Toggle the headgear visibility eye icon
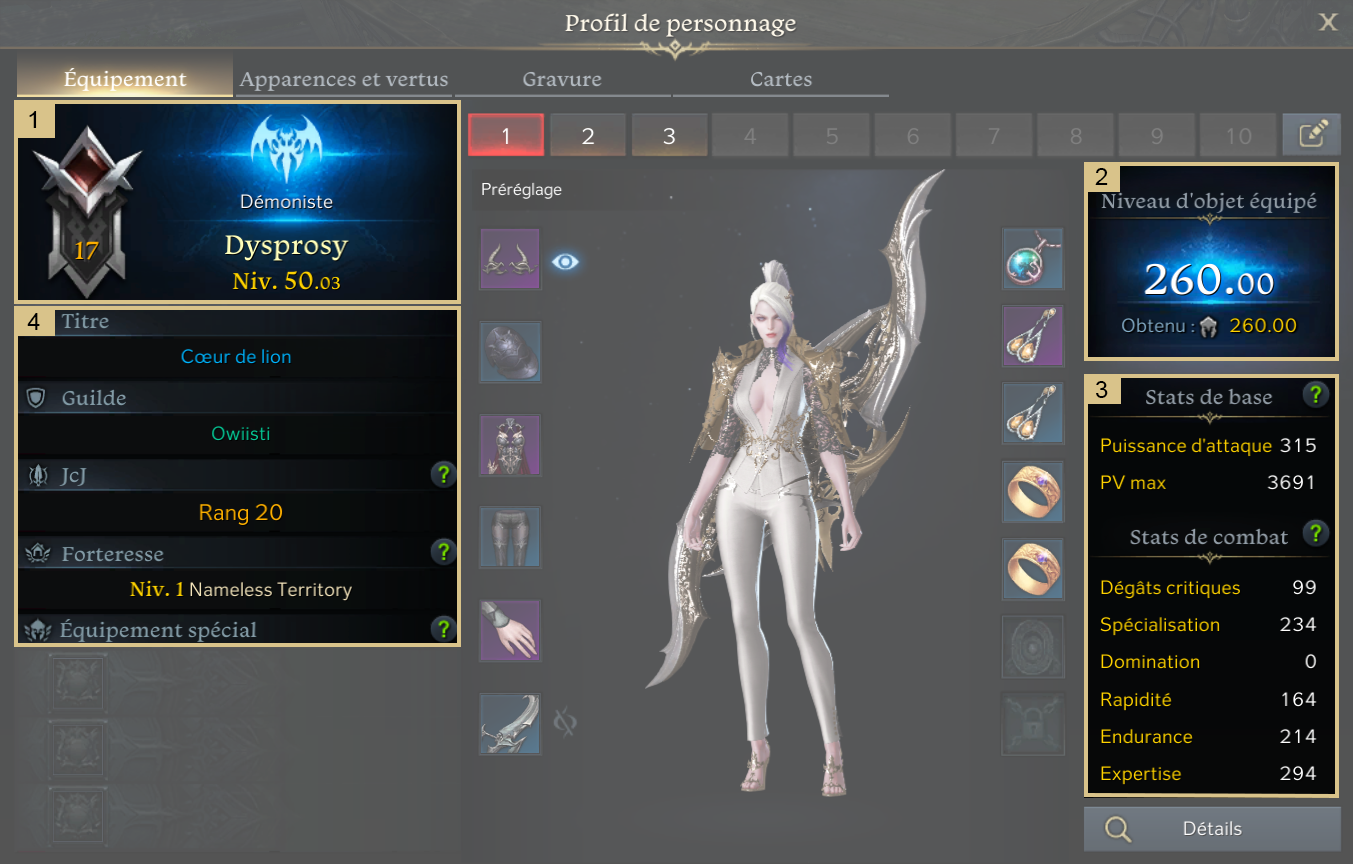Screen dimensions: 1353x864 [565, 262]
